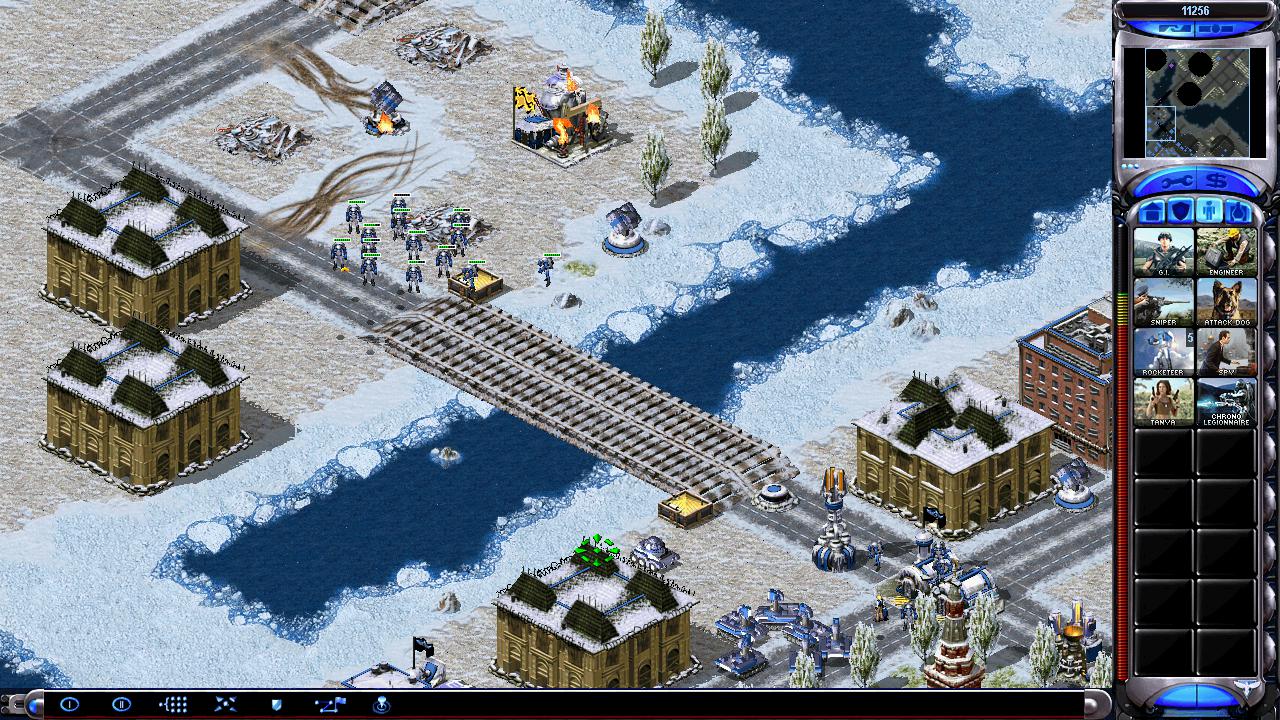Select the Sniper build cameo
The width and height of the screenshot is (1280, 720).
coord(1163,302)
